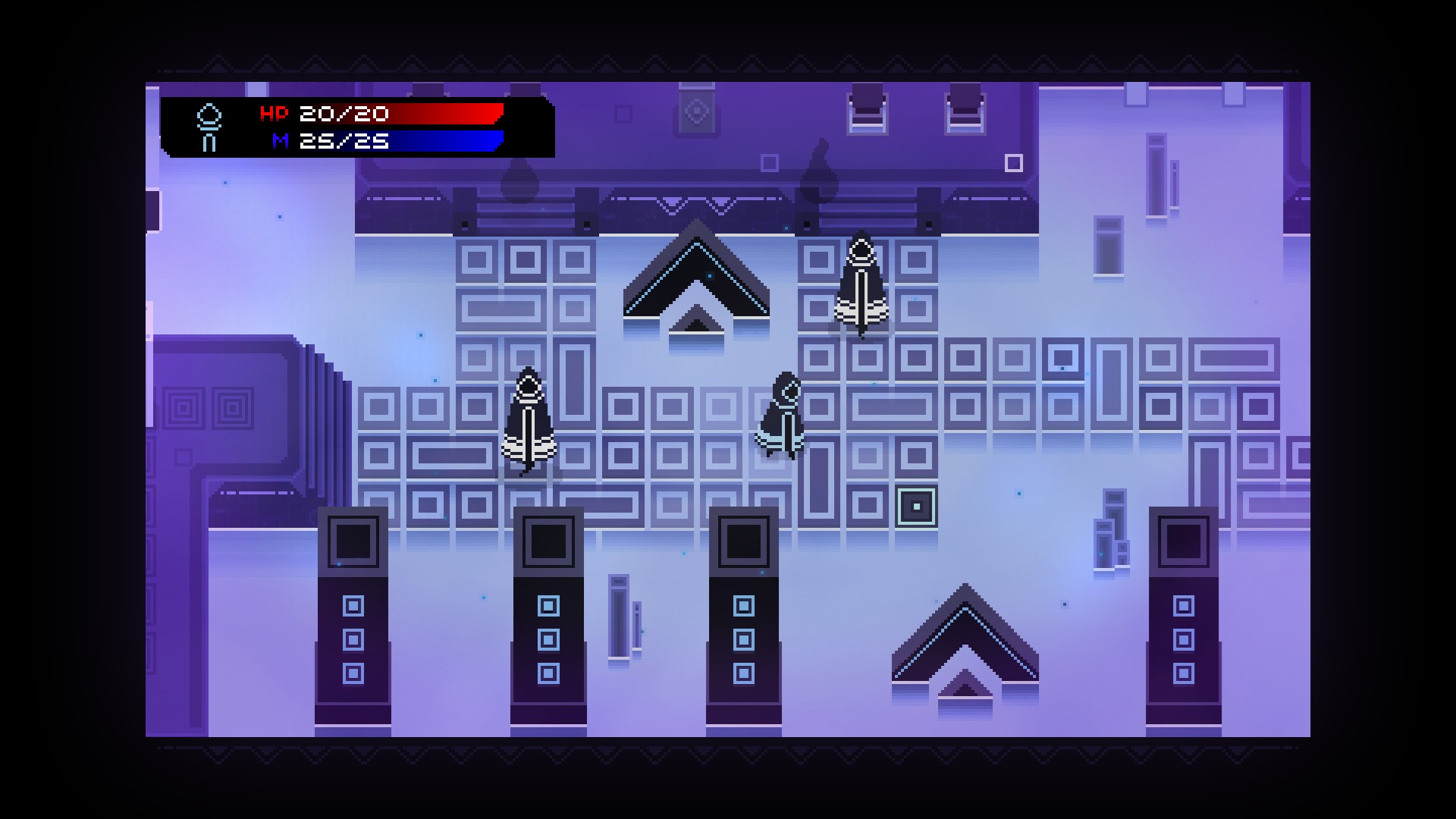Click the character portrait icon beside HP
The width and height of the screenshot is (1456, 819).
click(209, 127)
